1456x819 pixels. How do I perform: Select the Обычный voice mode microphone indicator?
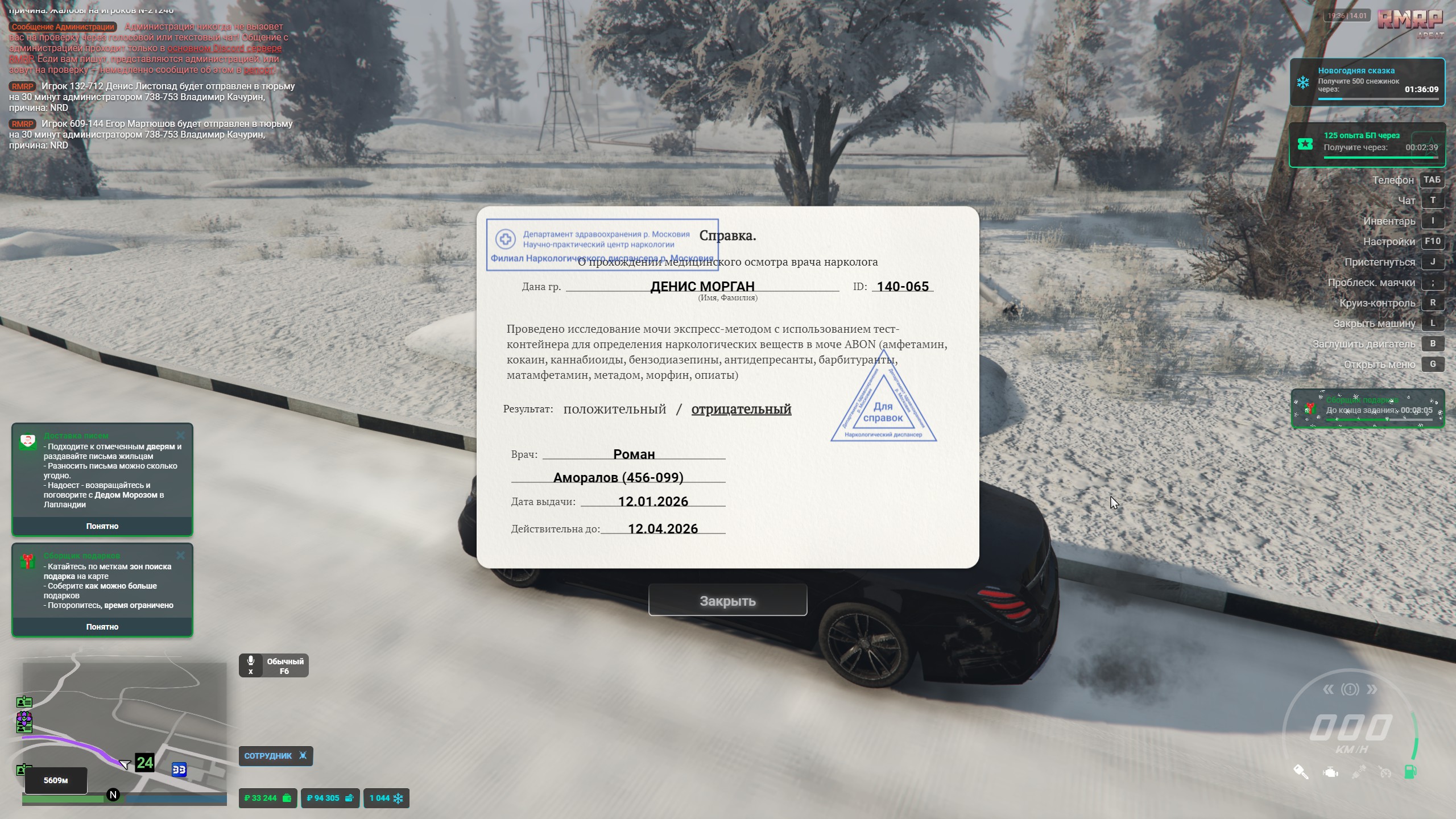pyautogui.click(x=274, y=665)
